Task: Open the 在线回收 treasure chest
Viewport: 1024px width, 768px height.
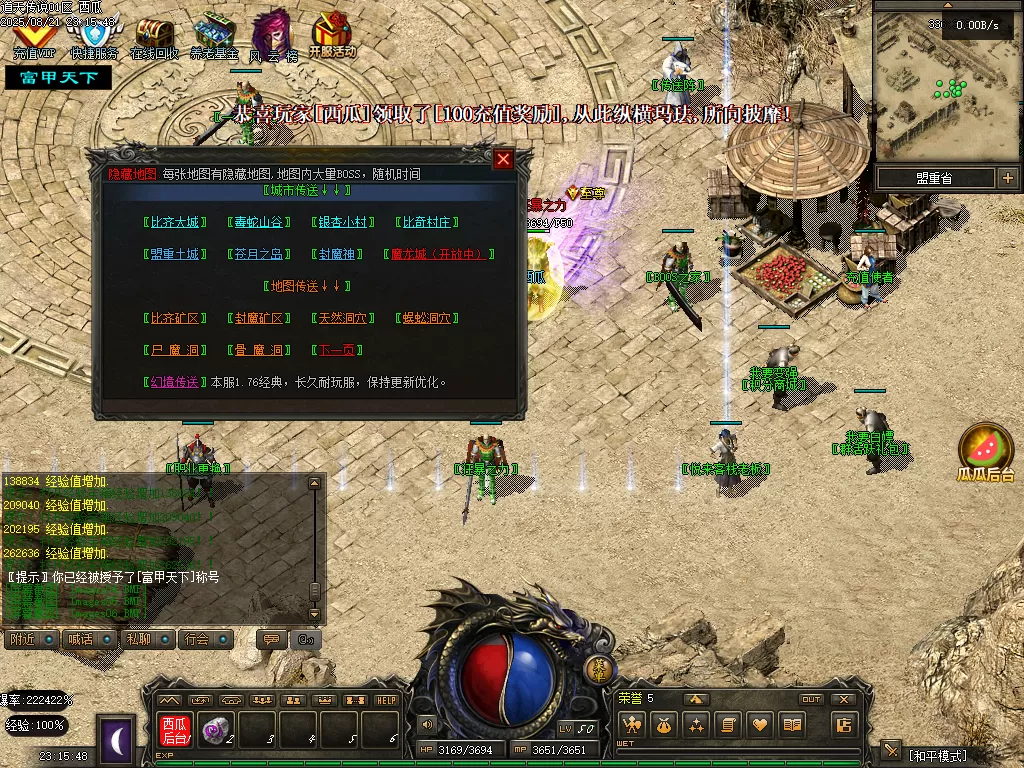Action: point(154,38)
